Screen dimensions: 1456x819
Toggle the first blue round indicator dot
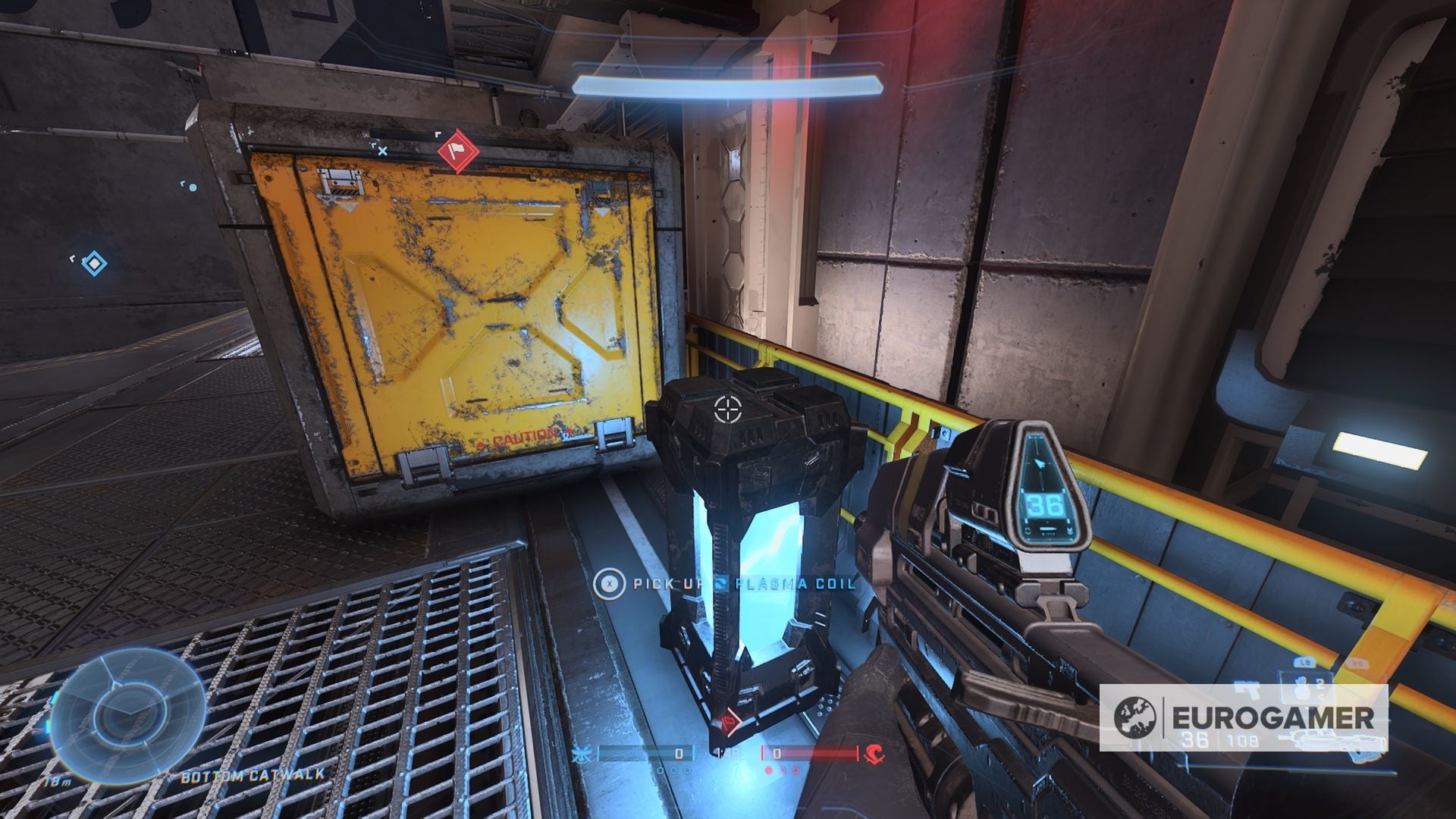coord(660,770)
